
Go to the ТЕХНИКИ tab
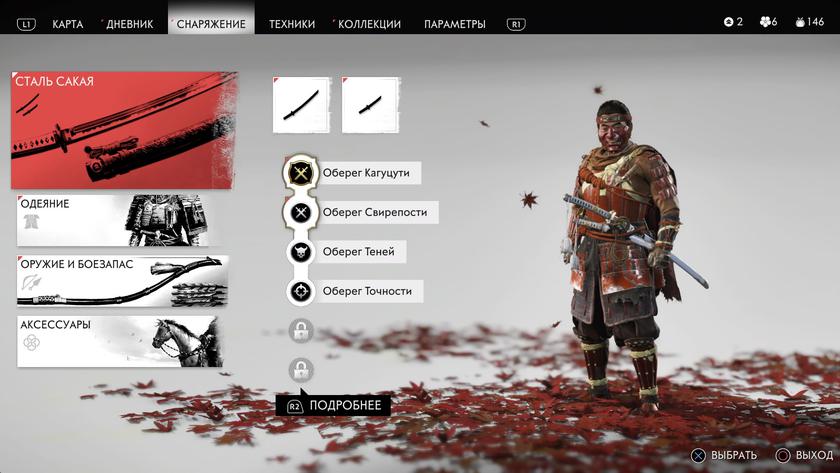click(x=292, y=23)
